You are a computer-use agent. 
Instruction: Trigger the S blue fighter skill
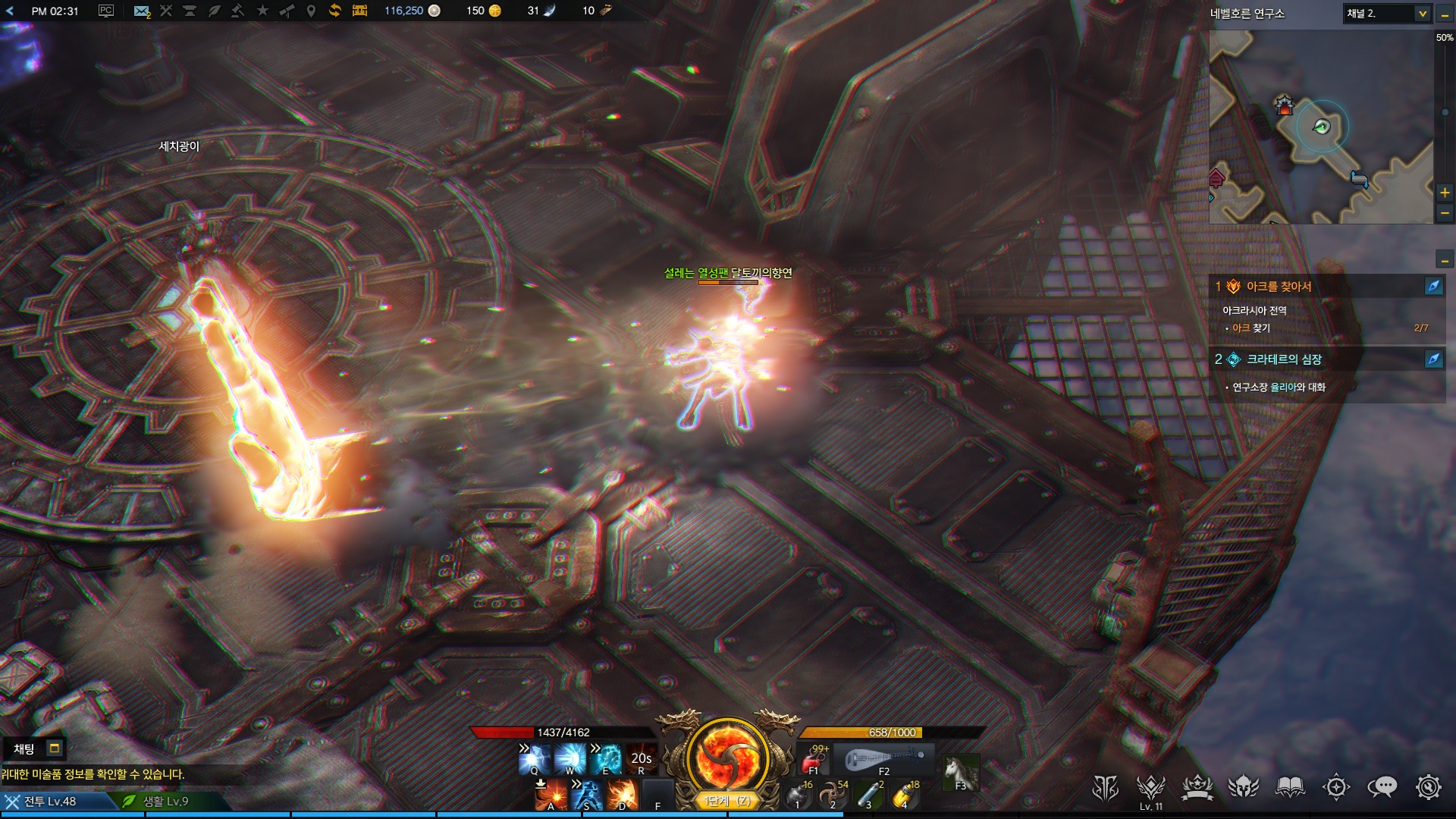click(586, 795)
